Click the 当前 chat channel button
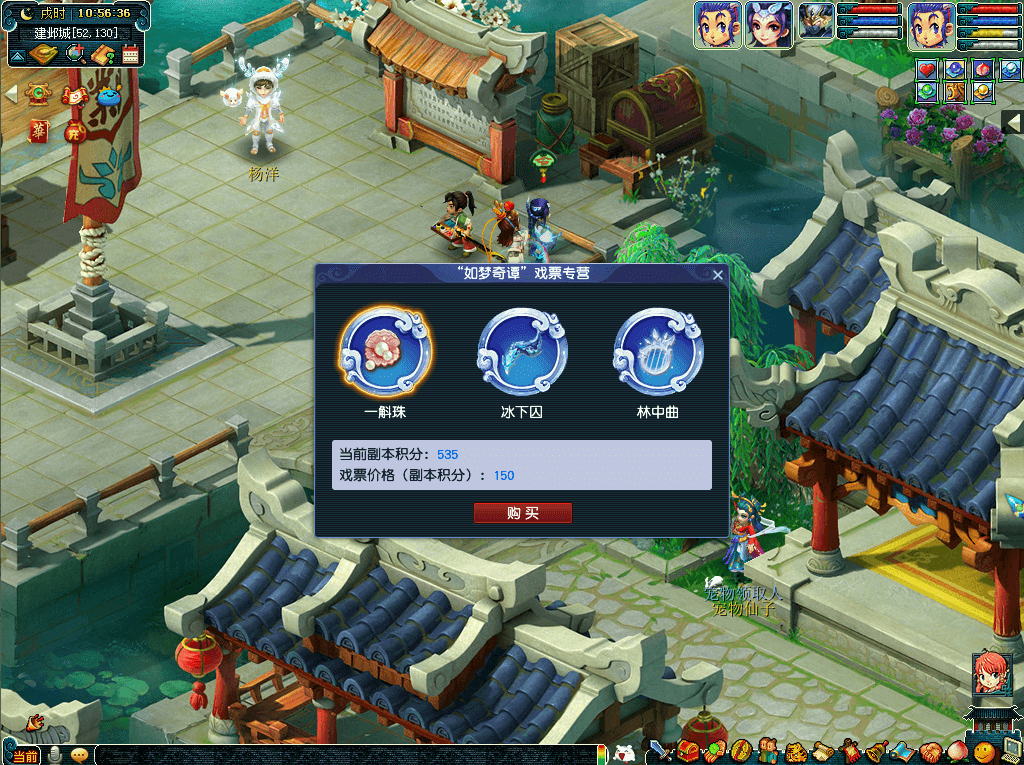 tap(26, 755)
